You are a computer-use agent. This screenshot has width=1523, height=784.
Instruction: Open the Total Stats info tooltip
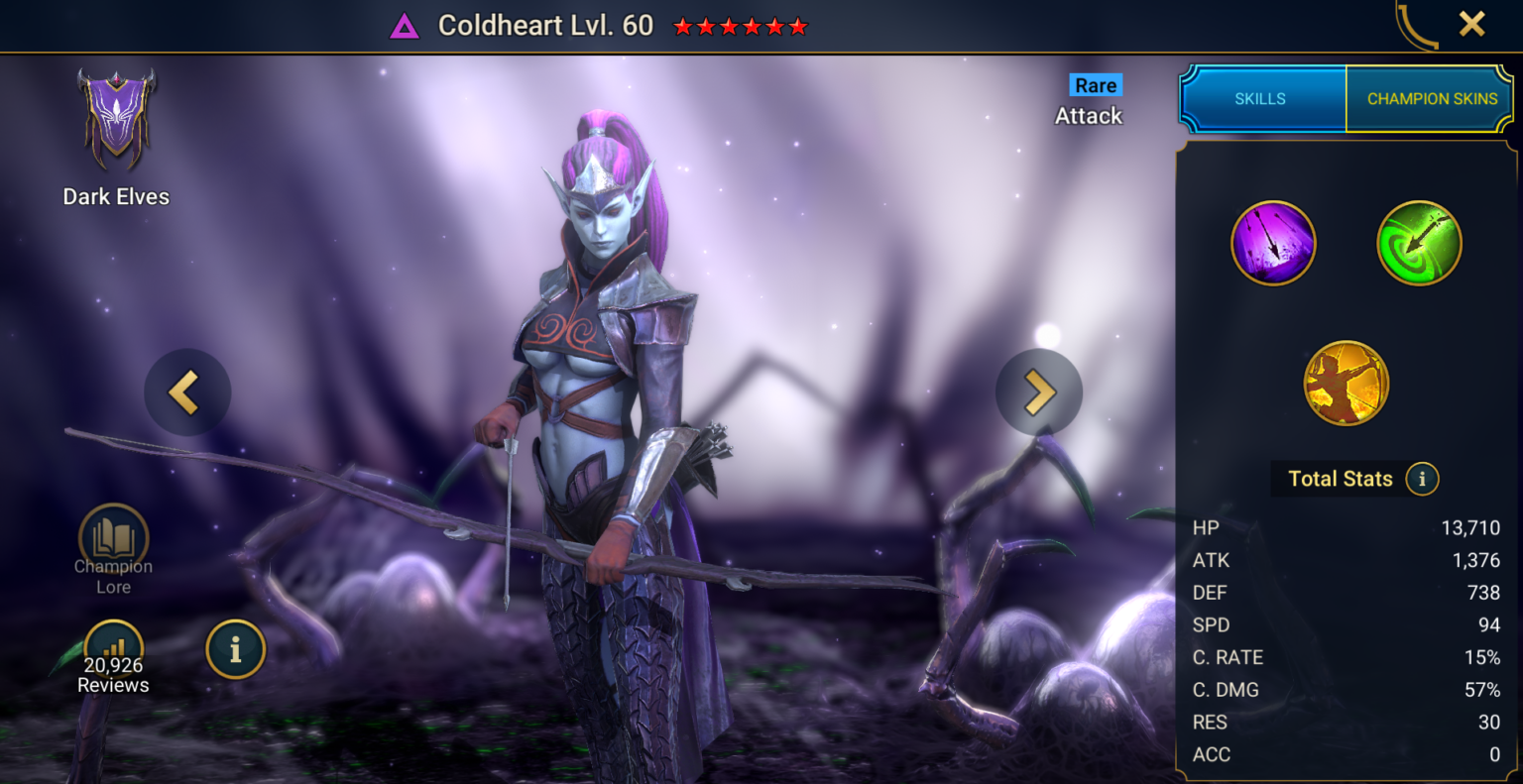[x=1422, y=478]
